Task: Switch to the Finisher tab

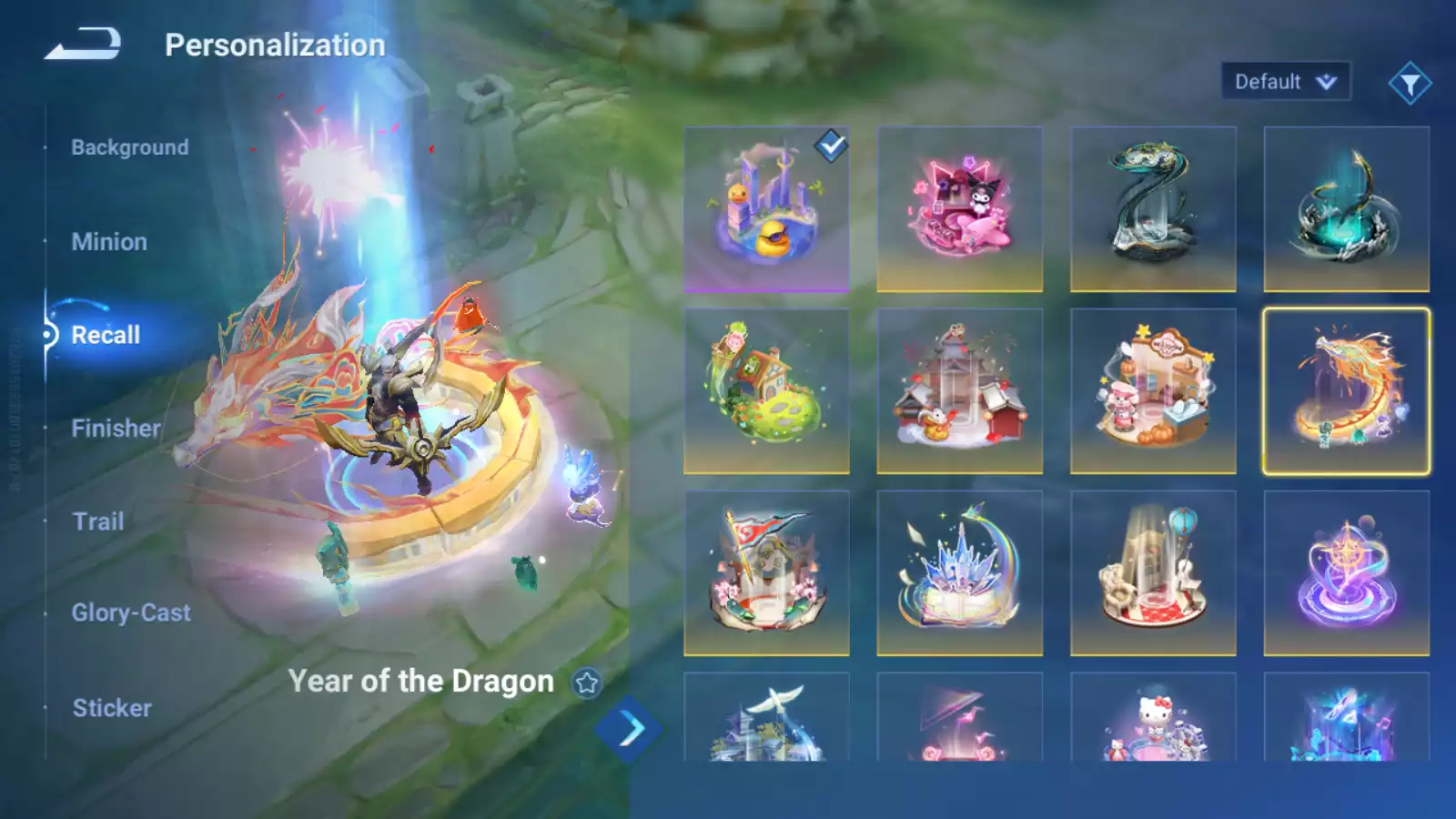Action: click(116, 428)
